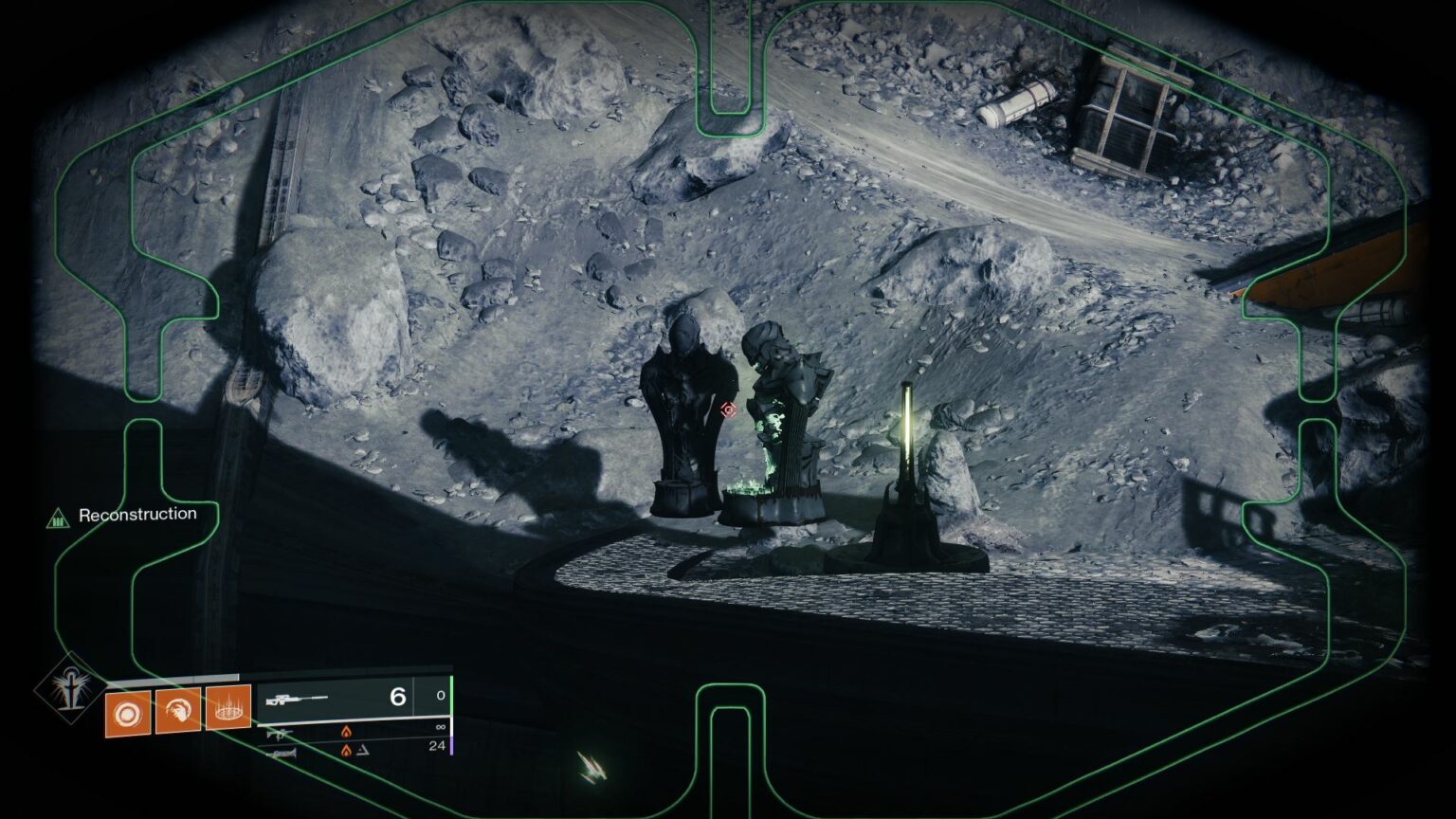The height and width of the screenshot is (819, 1456).
Task: Click the melee snap ability icon
Action: (x=176, y=709)
